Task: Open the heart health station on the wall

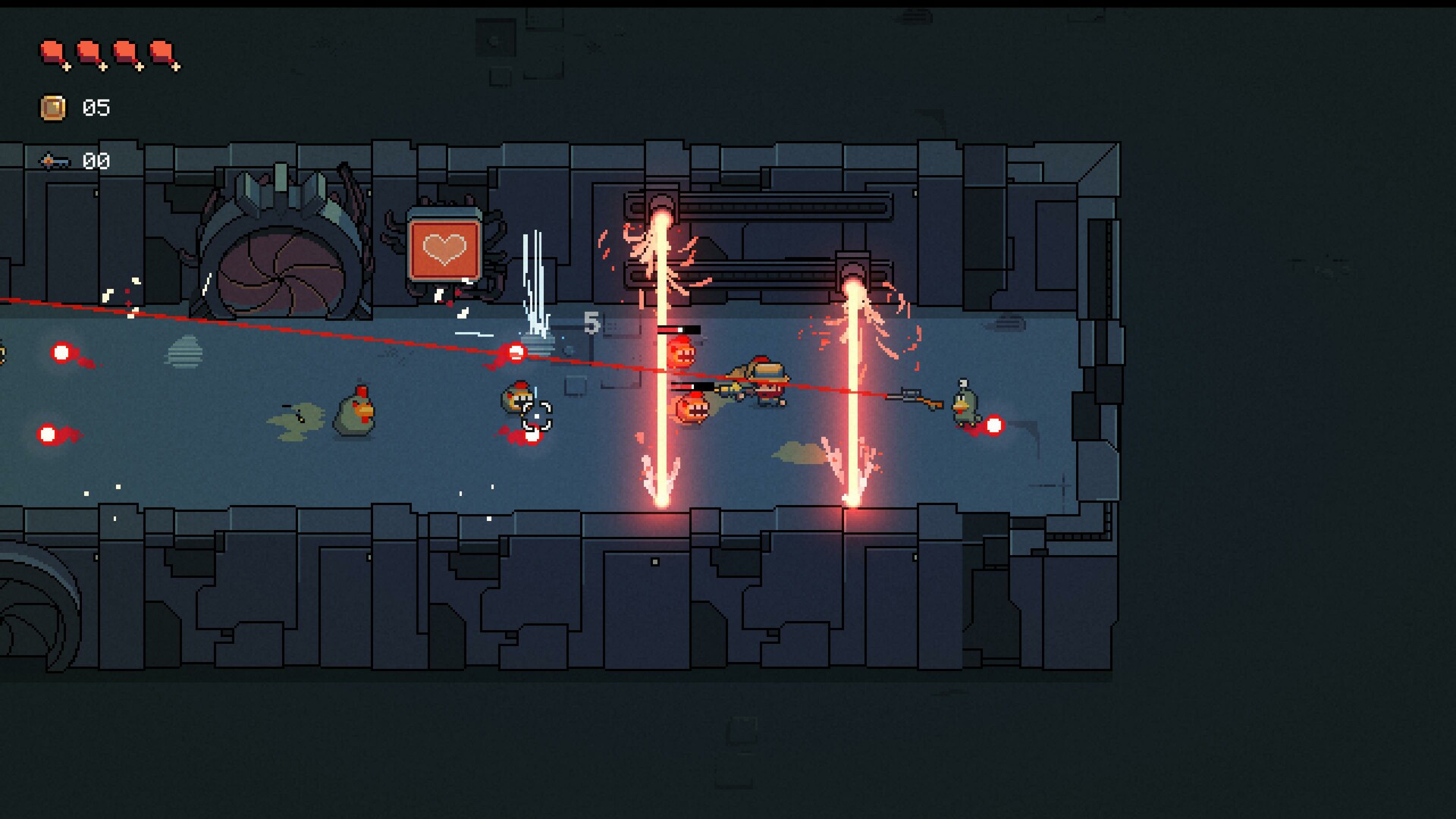Action: pos(444,248)
